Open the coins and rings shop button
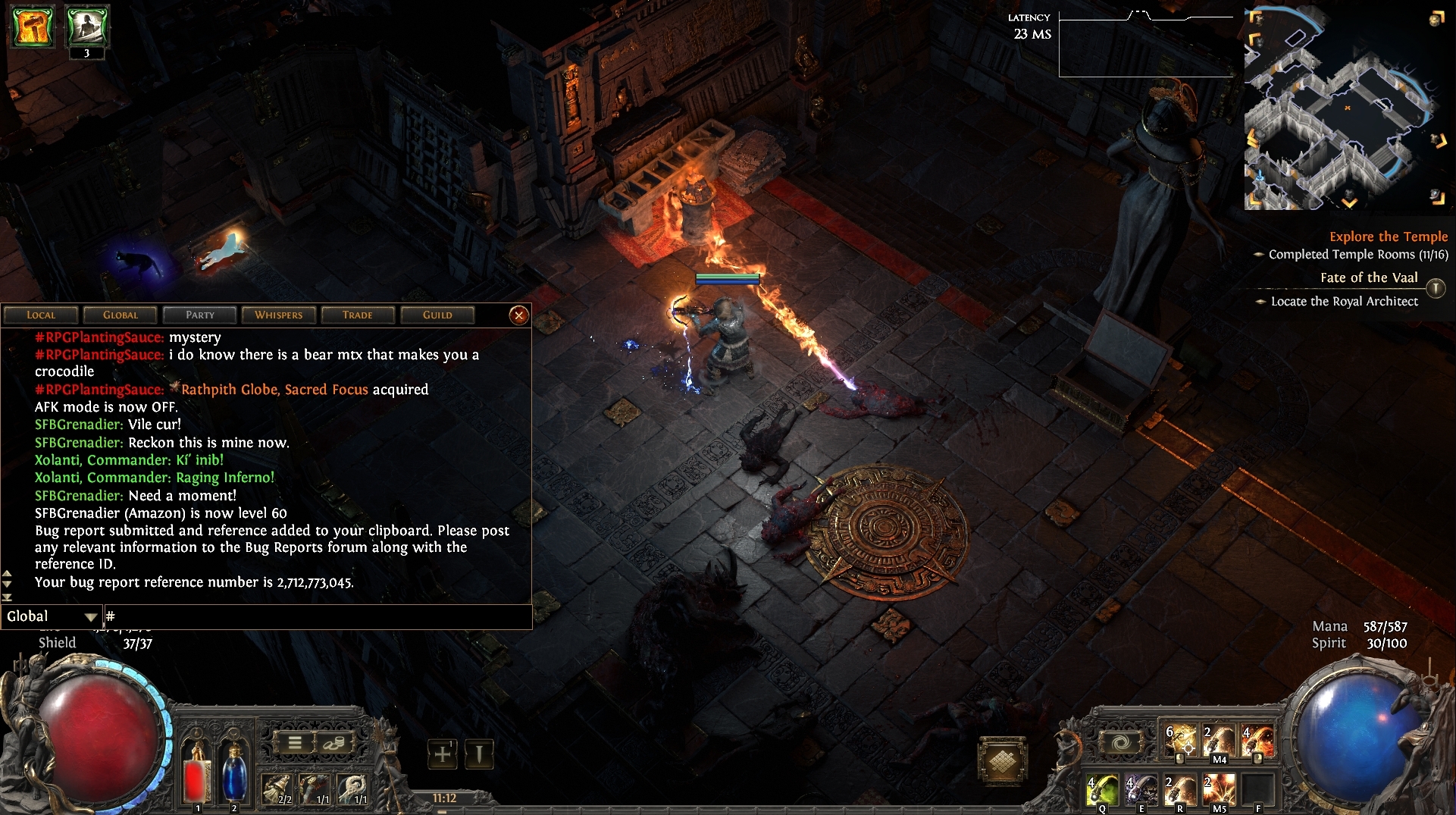Image resolution: width=1456 pixels, height=815 pixels. click(333, 743)
